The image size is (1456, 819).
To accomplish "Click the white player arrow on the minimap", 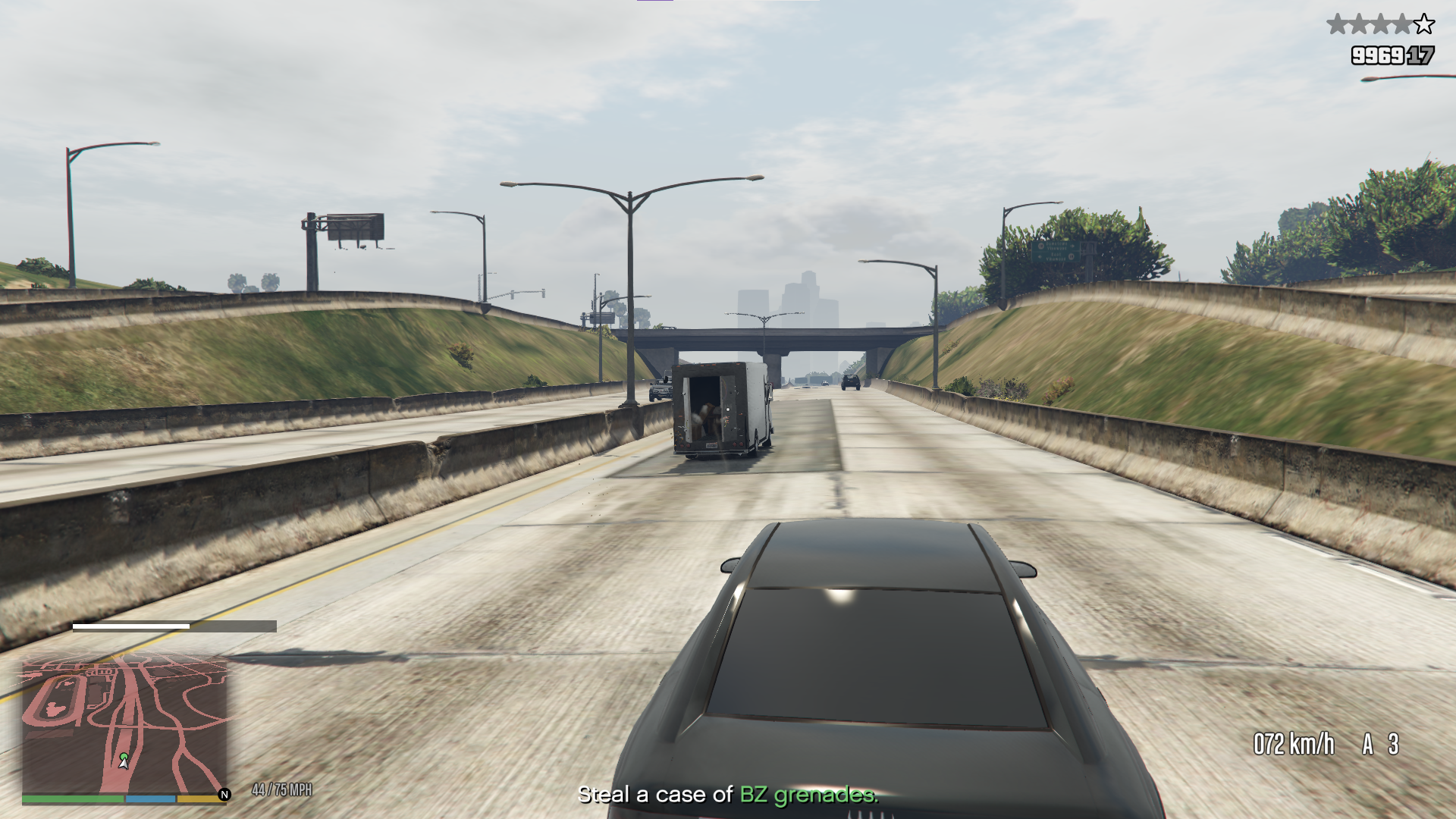I will point(123,765).
